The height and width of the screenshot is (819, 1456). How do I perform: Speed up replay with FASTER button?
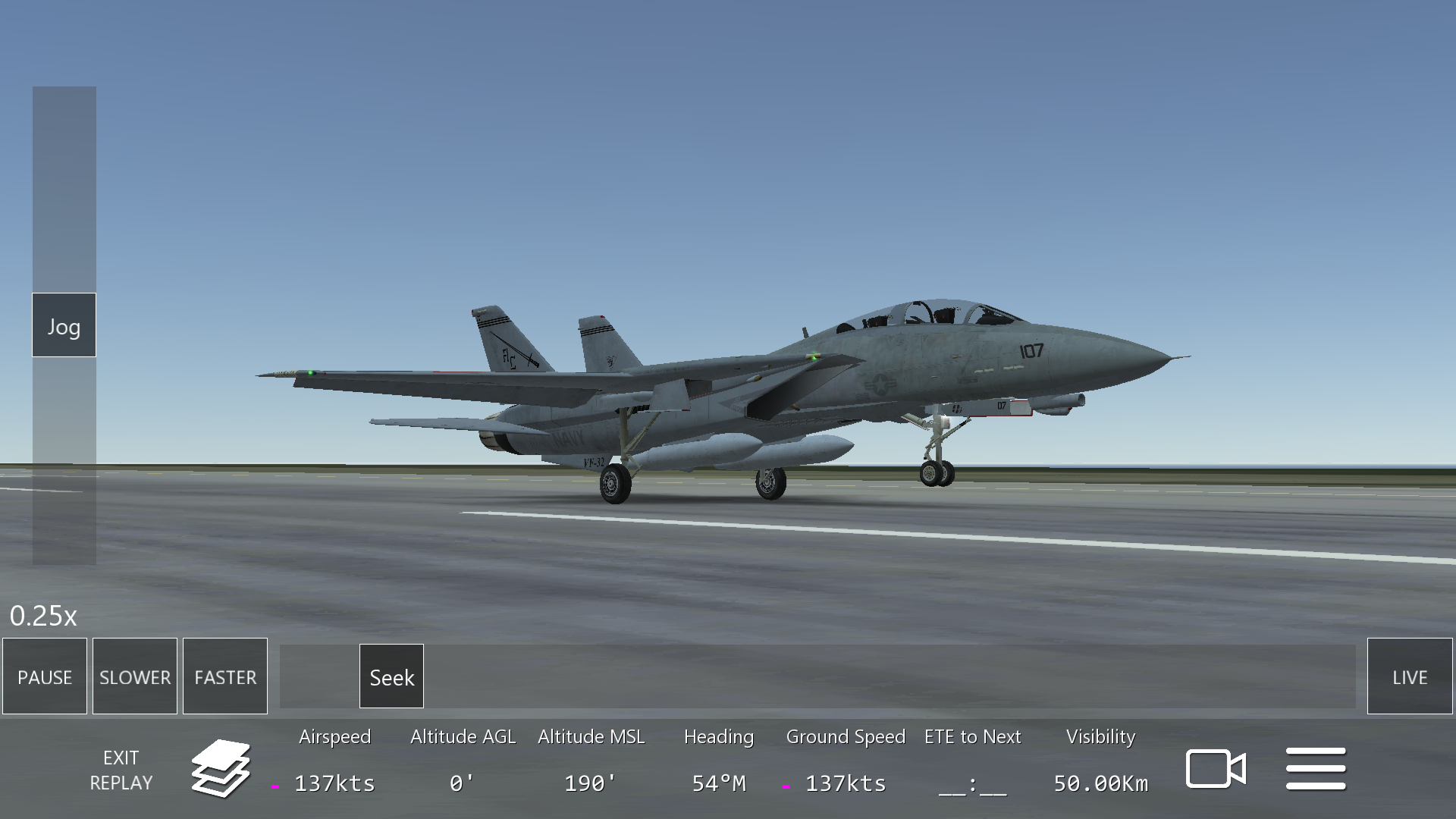point(225,676)
